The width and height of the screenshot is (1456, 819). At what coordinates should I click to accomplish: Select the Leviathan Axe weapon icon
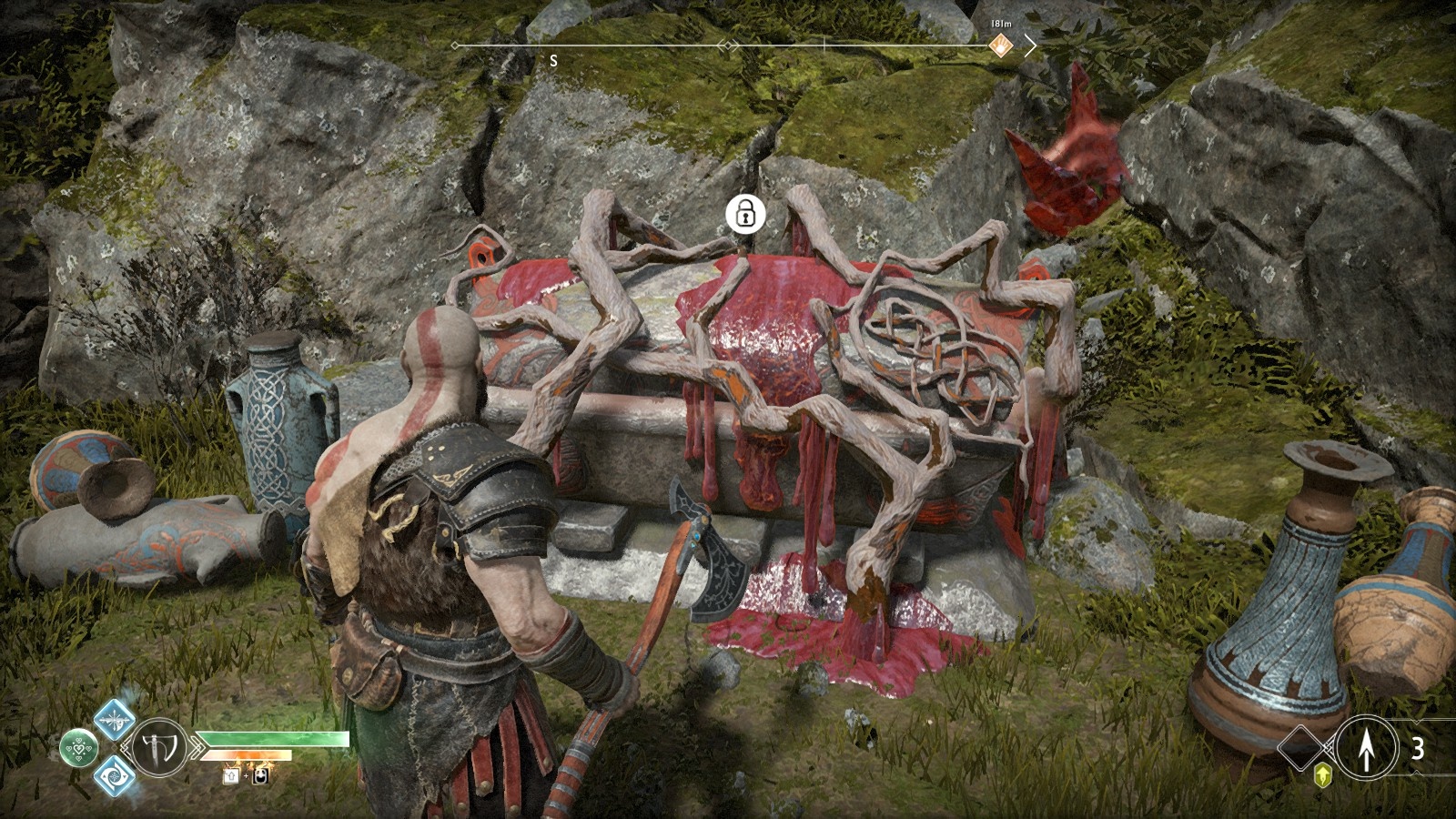point(159,748)
